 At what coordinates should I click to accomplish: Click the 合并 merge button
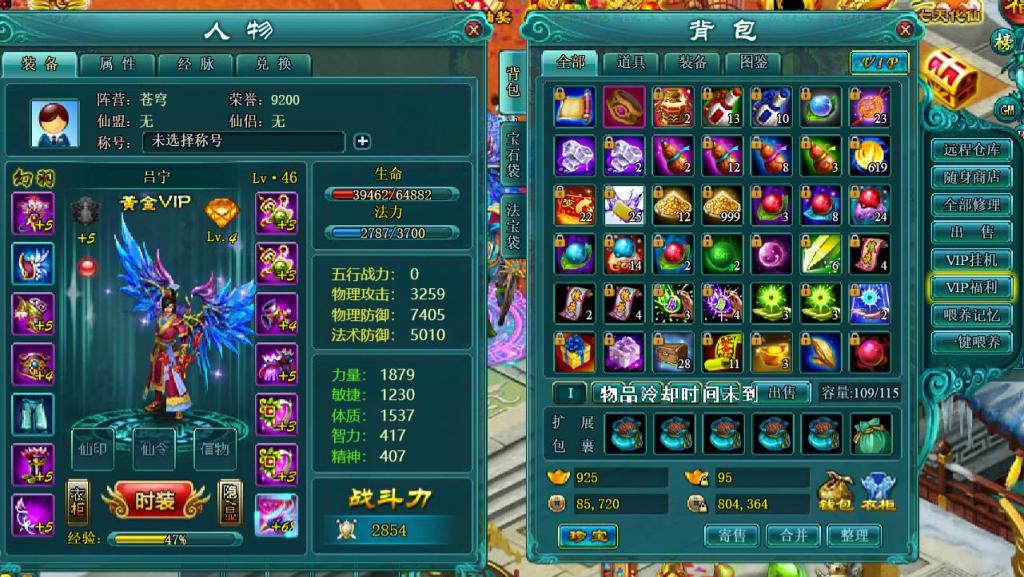click(793, 536)
